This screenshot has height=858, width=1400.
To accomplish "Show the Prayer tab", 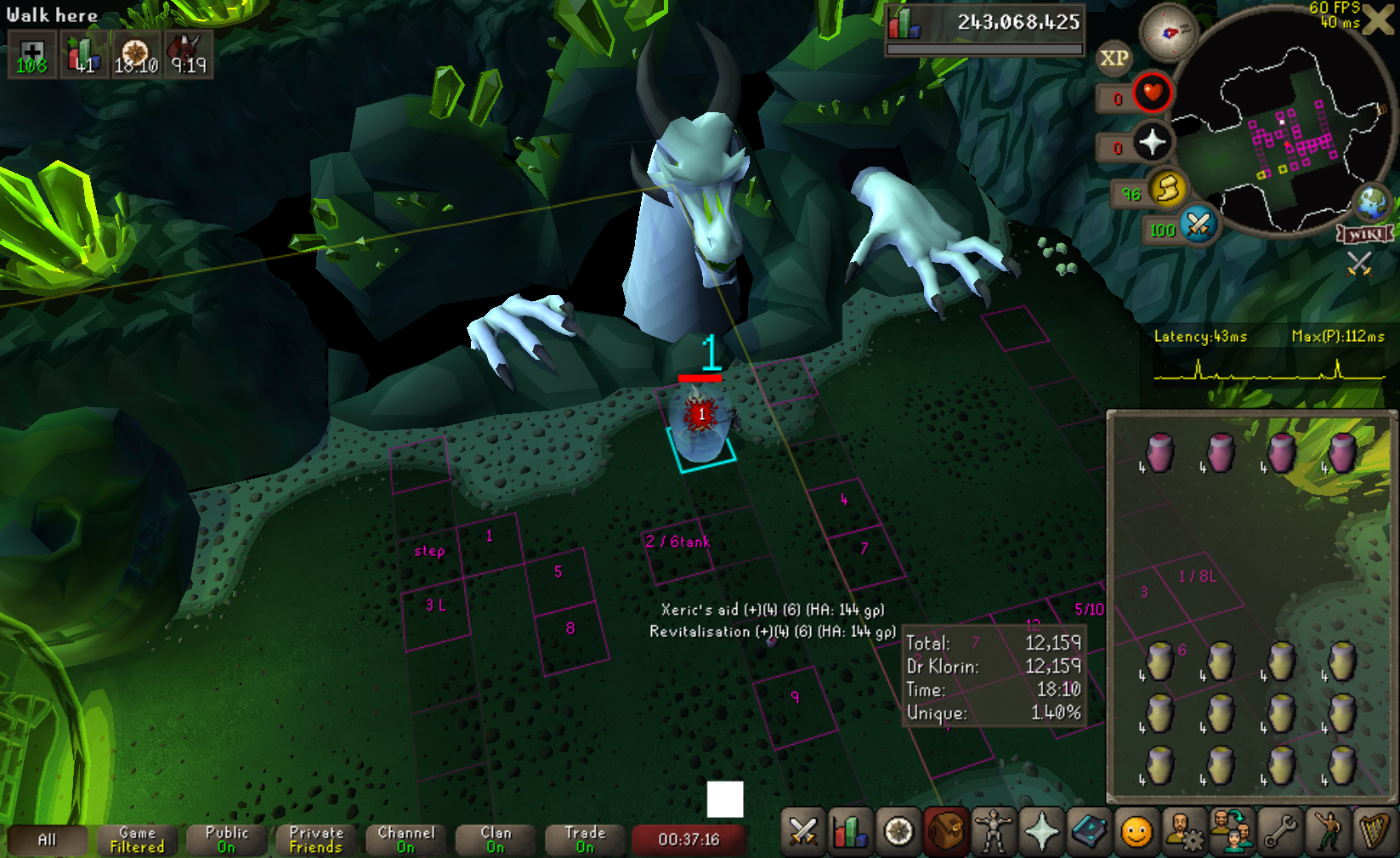I will [1041, 832].
